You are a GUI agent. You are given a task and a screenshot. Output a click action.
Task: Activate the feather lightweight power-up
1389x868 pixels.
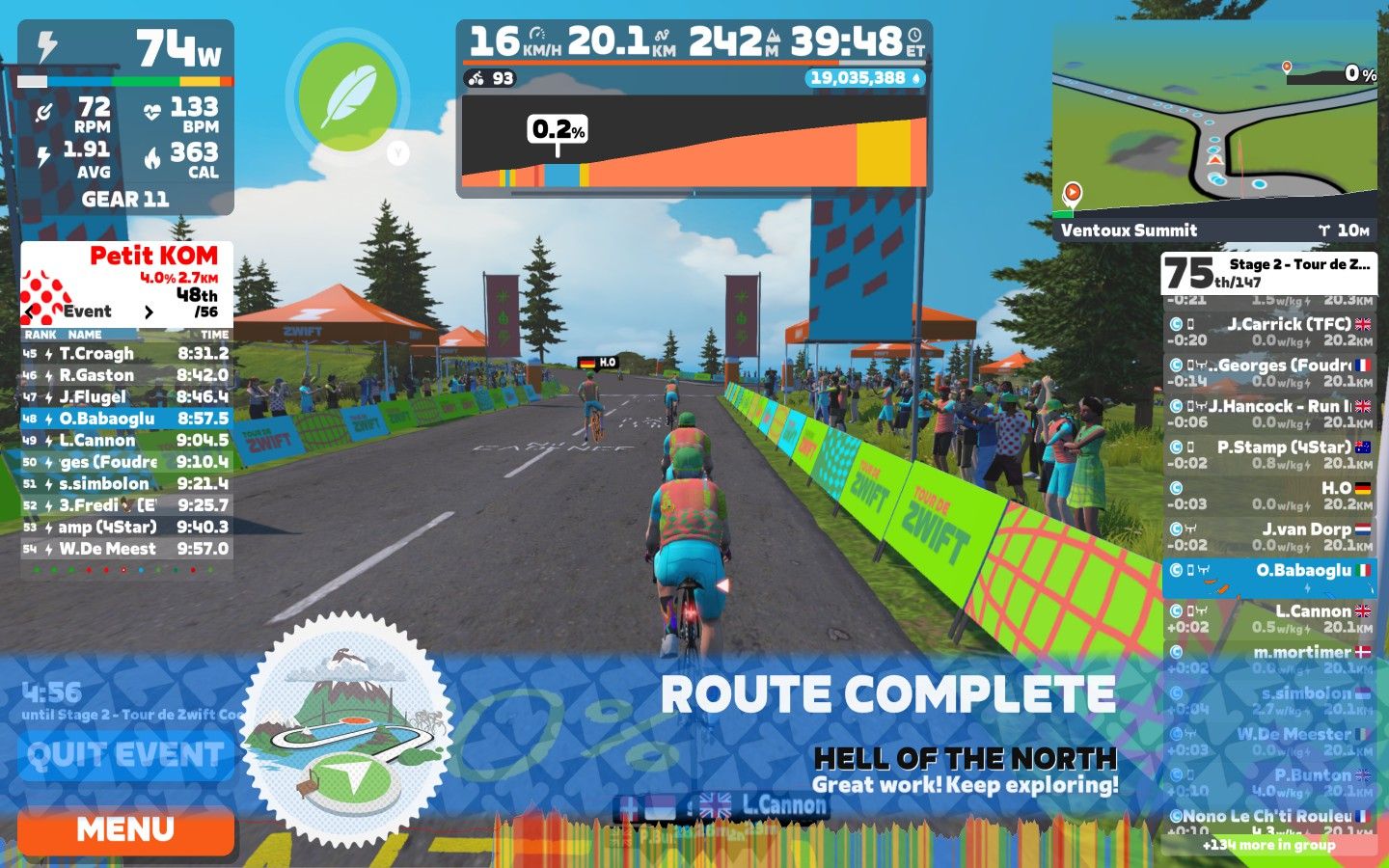coord(347,96)
